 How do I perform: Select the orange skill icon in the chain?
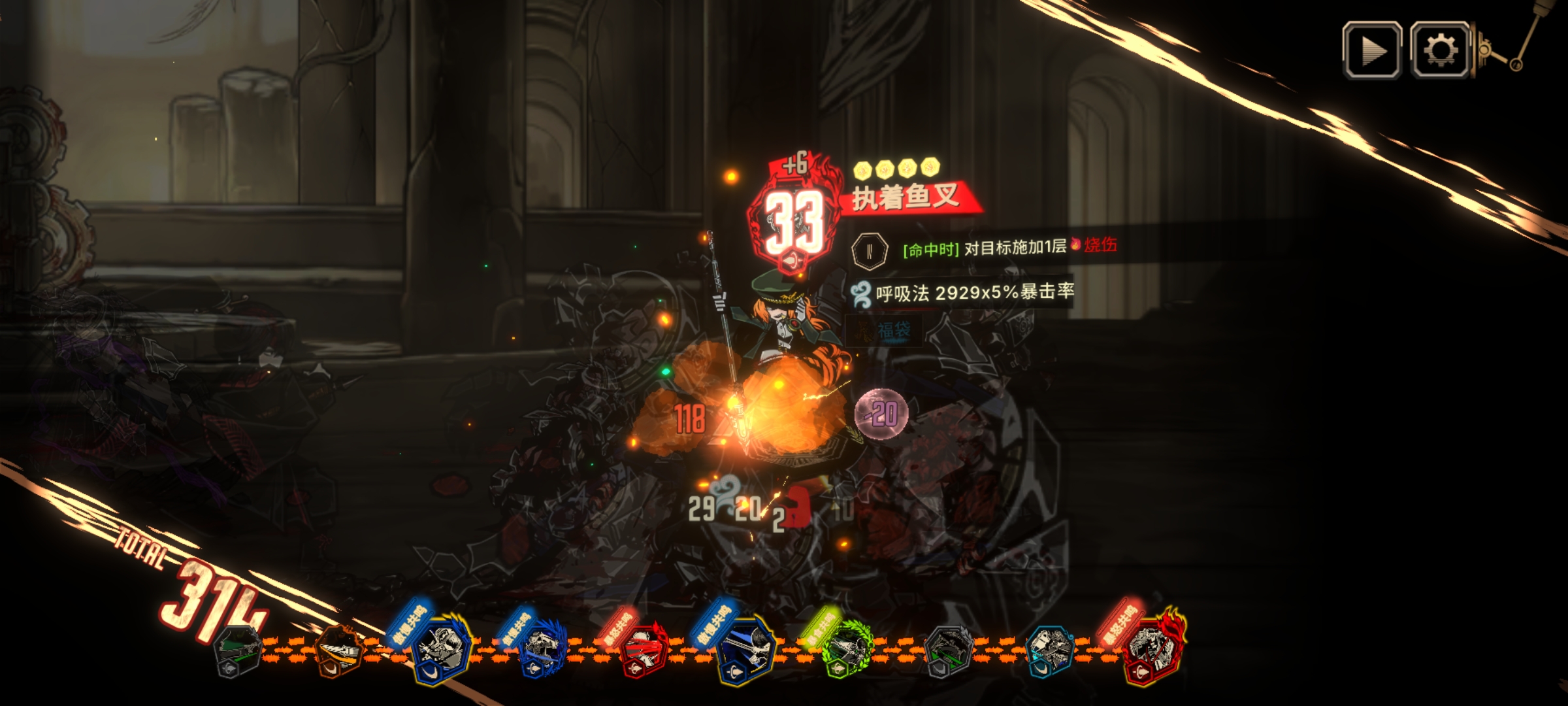tap(339, 650)
